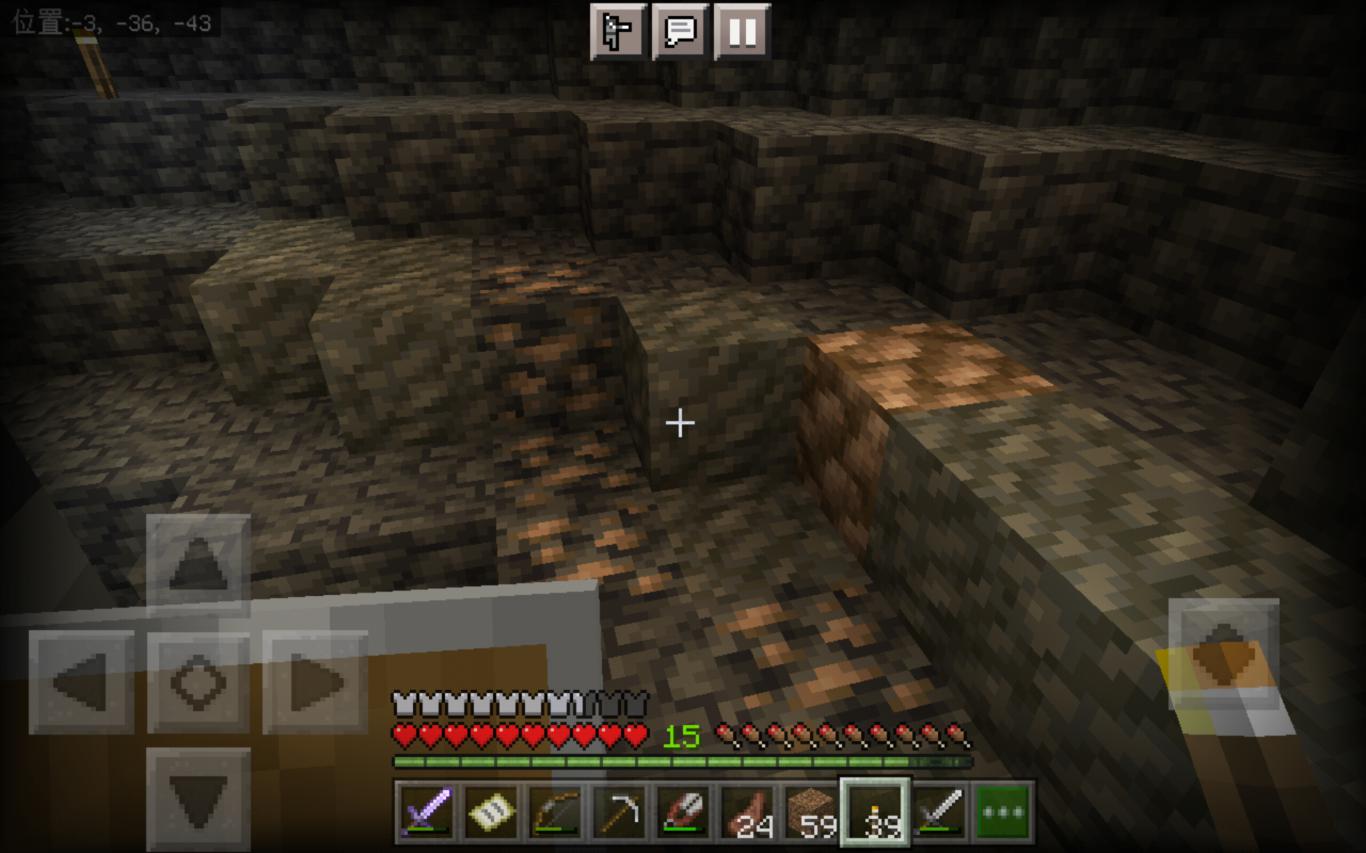Select the dirt block stack of 59
The width and height of the screenshot is (1366, 853).
tap(811, 811)
